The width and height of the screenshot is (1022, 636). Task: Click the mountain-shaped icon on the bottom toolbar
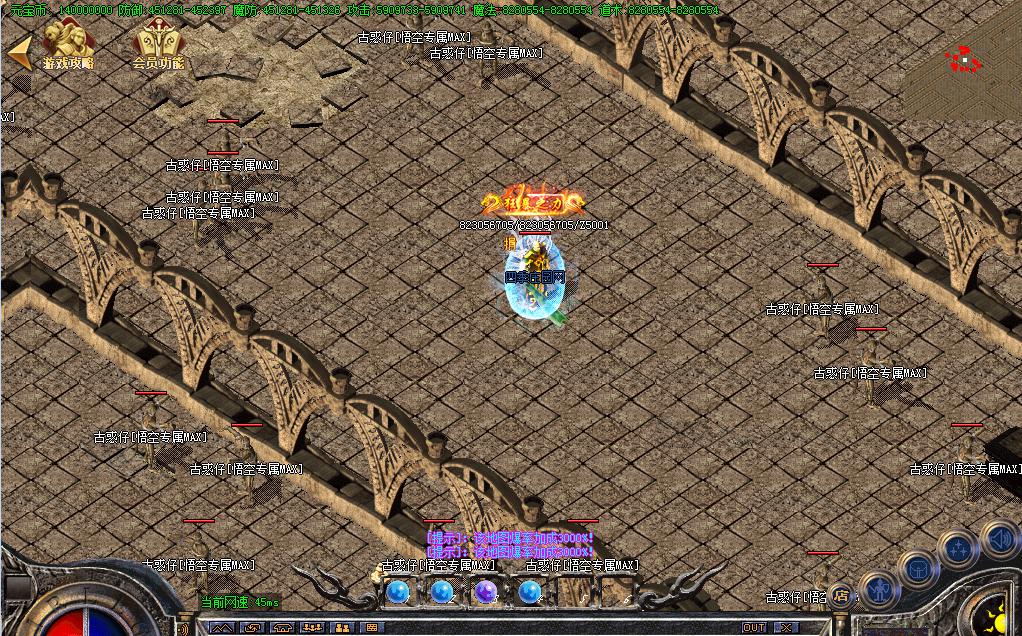[222, 628]
